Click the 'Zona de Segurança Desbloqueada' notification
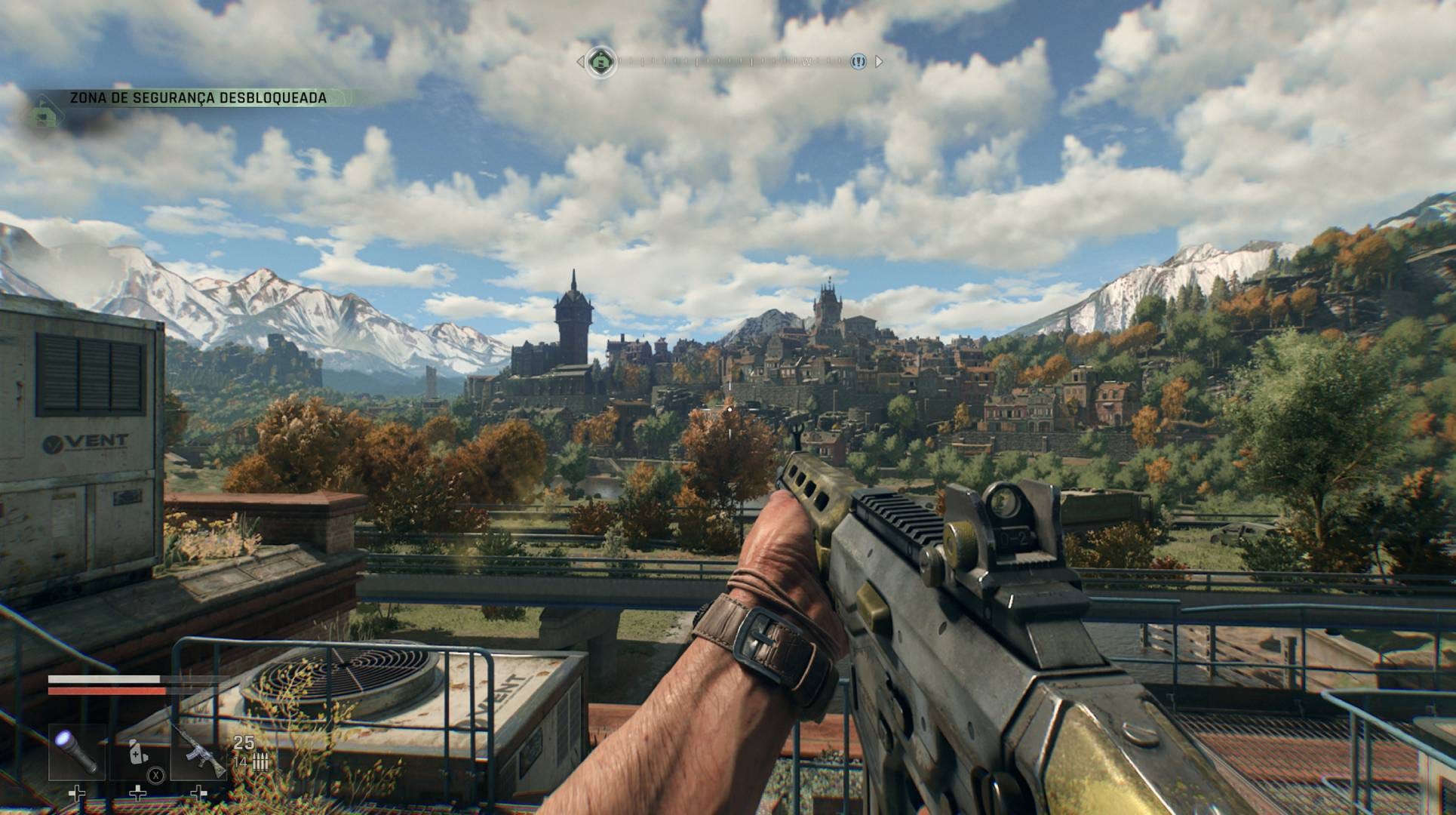Screen dimensions: 1456x815 coord(198,98)
